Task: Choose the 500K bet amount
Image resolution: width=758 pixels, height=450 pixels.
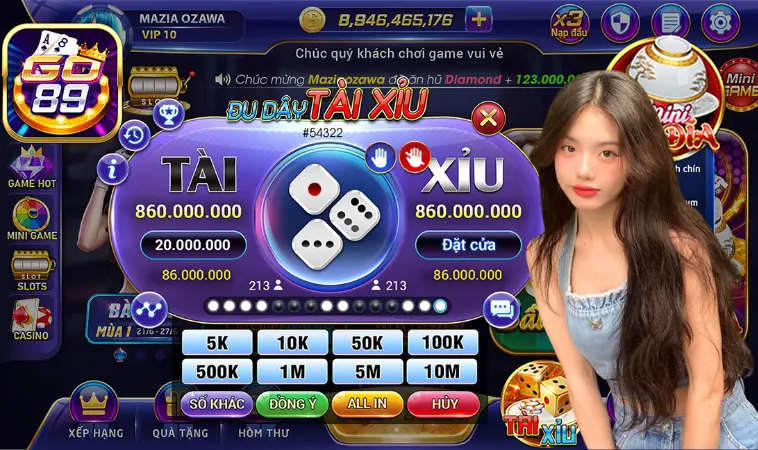Action: pyautogui.click(x=216, y=372)
